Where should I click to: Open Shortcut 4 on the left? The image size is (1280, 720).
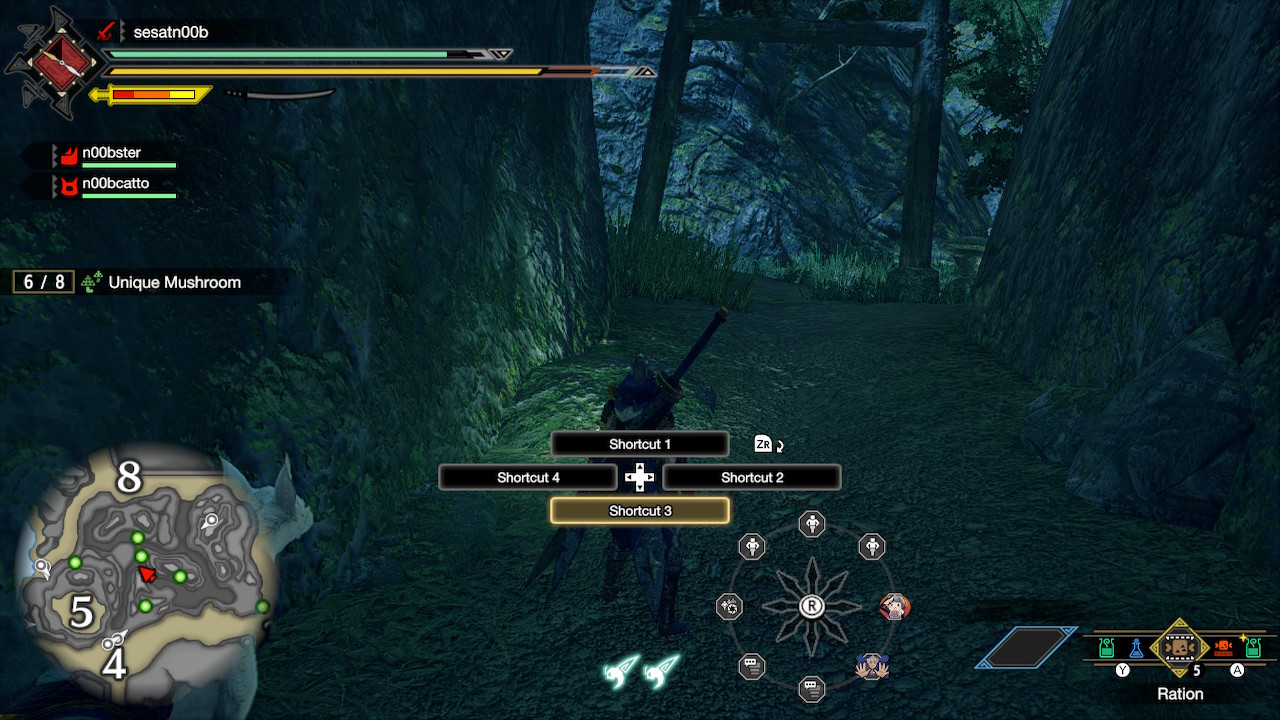pos(528,477)
